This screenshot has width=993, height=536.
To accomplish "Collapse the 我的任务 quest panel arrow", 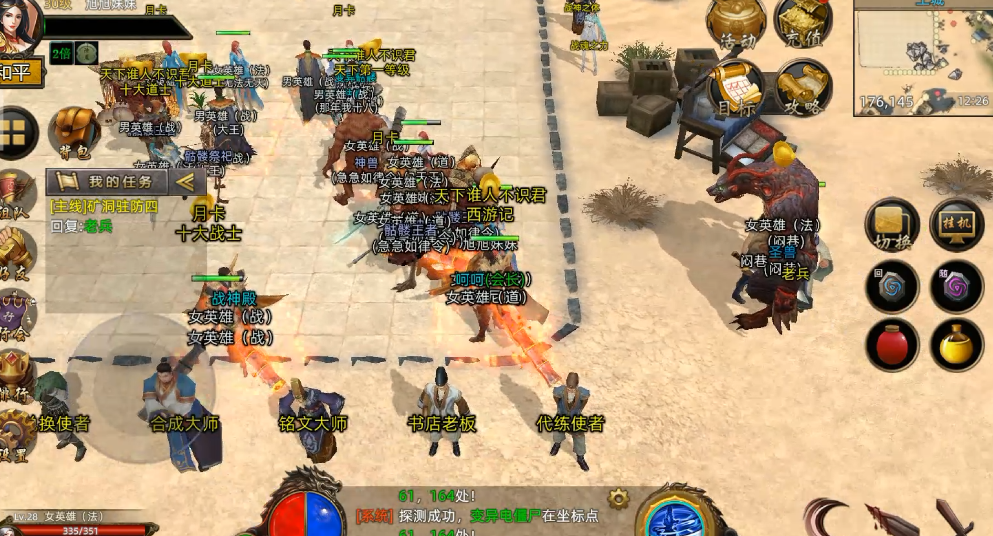I will click(x=184, y=182).
